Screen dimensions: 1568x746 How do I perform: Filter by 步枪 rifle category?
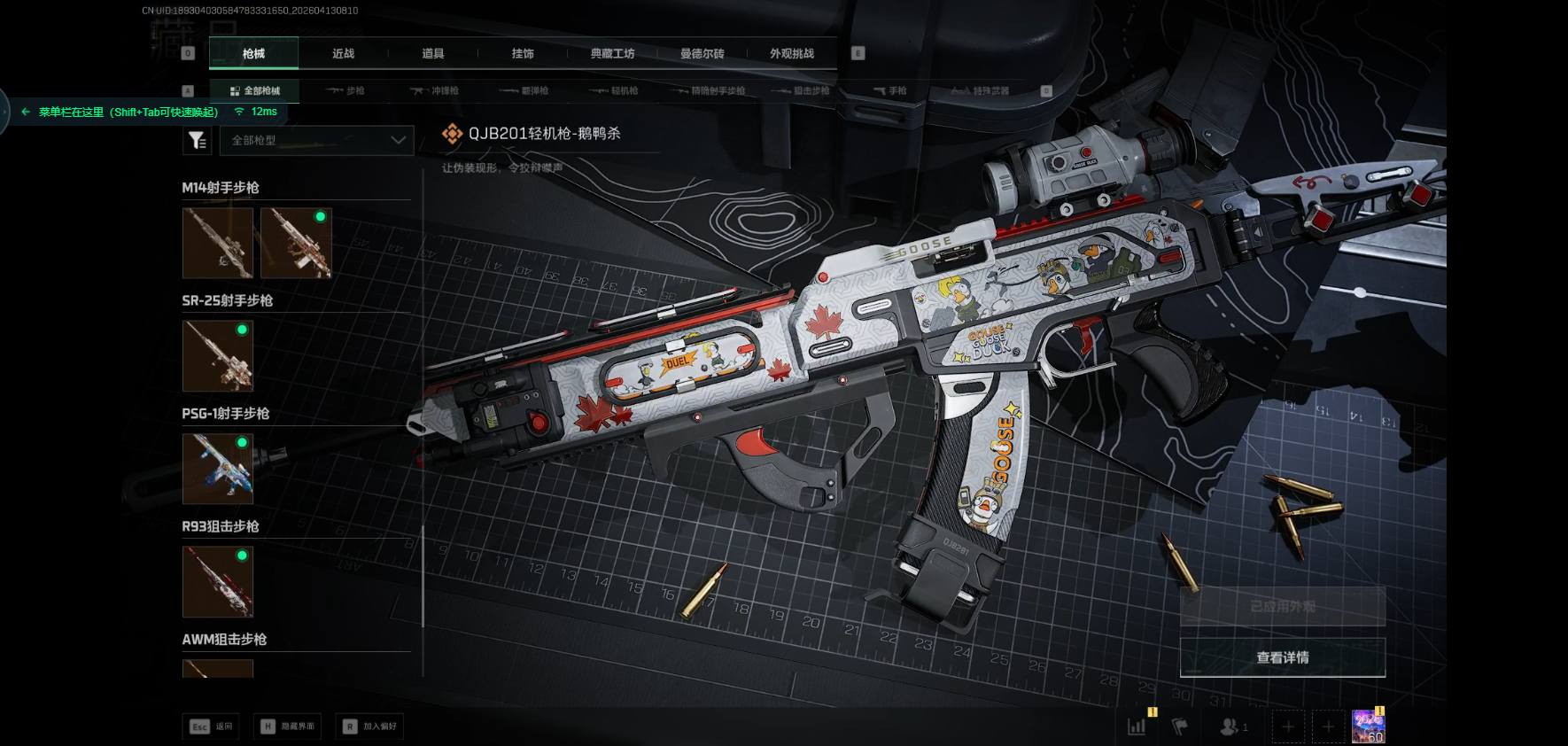tap(345, 91)
